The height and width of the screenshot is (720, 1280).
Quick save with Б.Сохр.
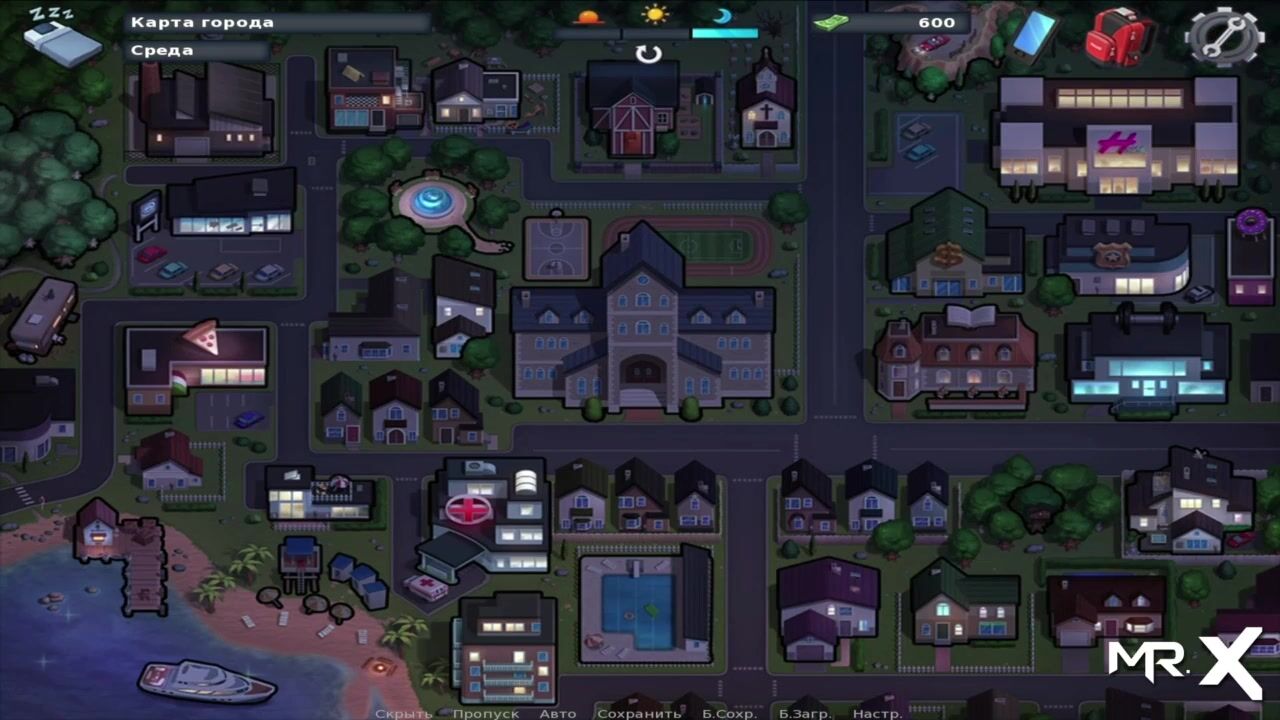point(728,713)
